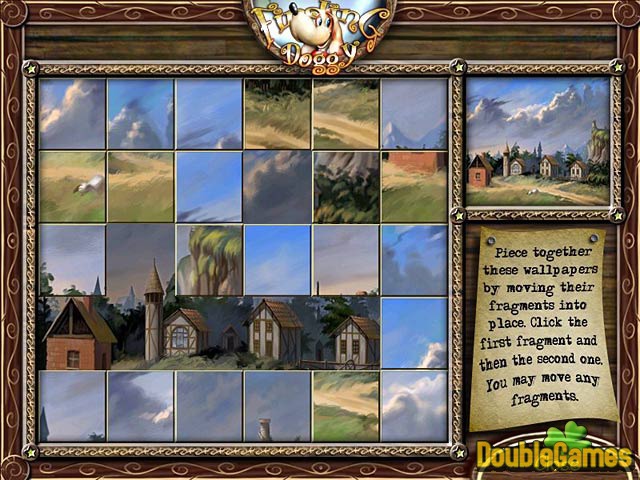Select the tile with the arched-window cottage
The width and height of the screenshot is (640, 480).
(209, 332)
